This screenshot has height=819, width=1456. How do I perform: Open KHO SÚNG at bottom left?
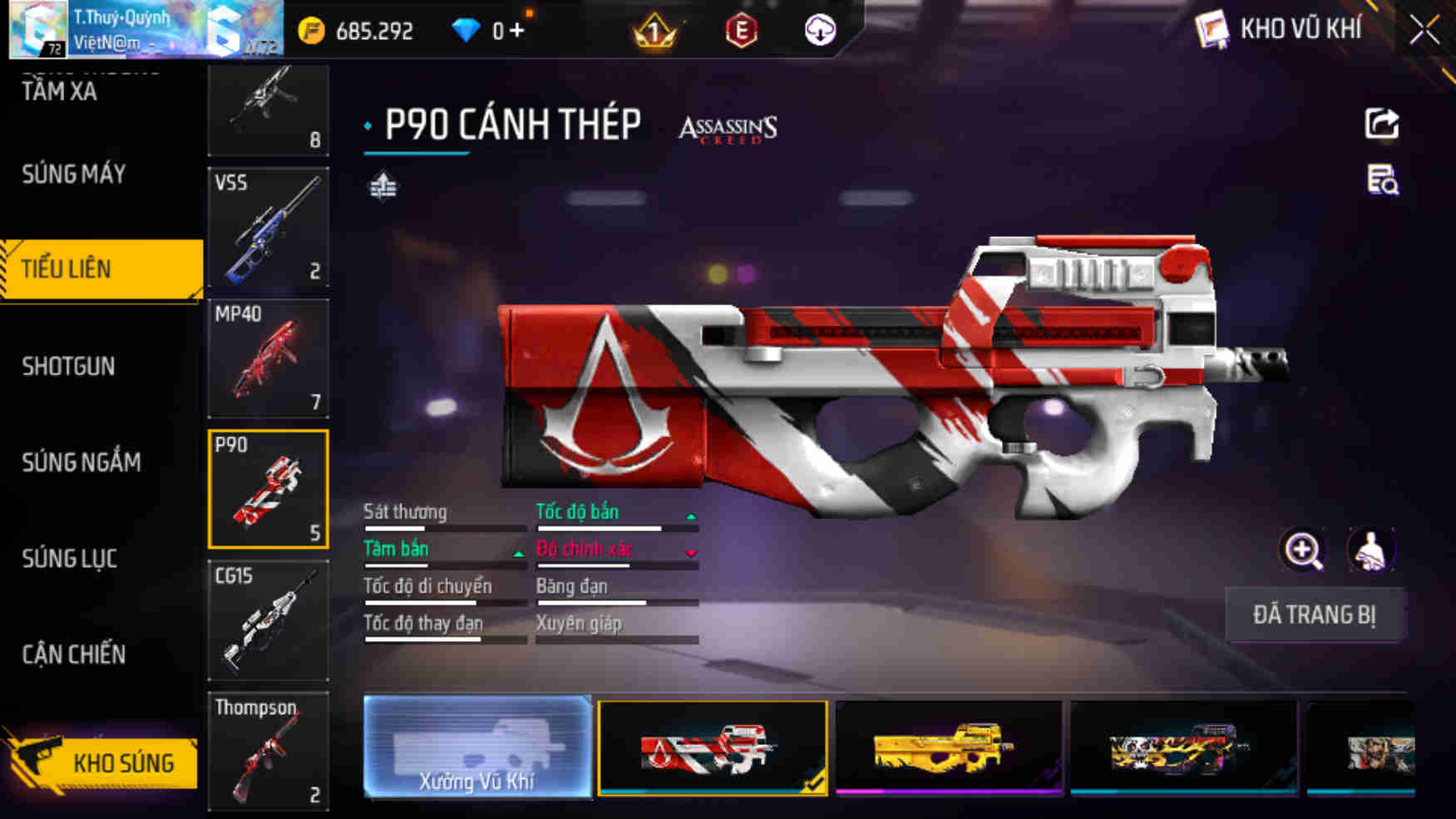(125, 762)
